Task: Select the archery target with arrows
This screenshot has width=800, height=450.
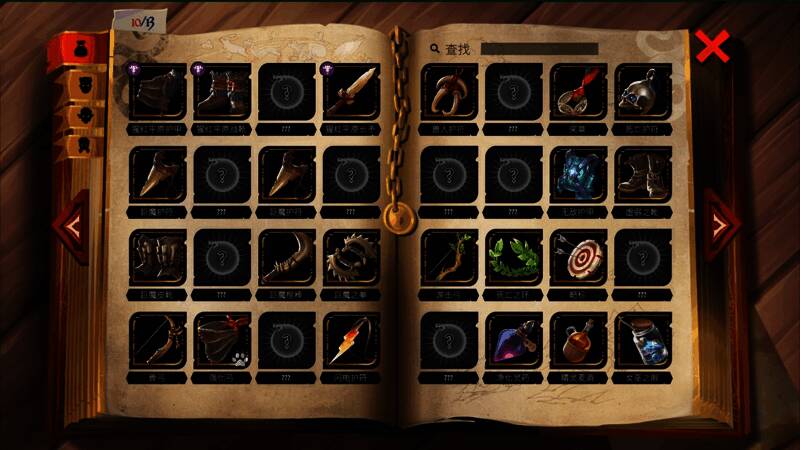Action: 578,257
